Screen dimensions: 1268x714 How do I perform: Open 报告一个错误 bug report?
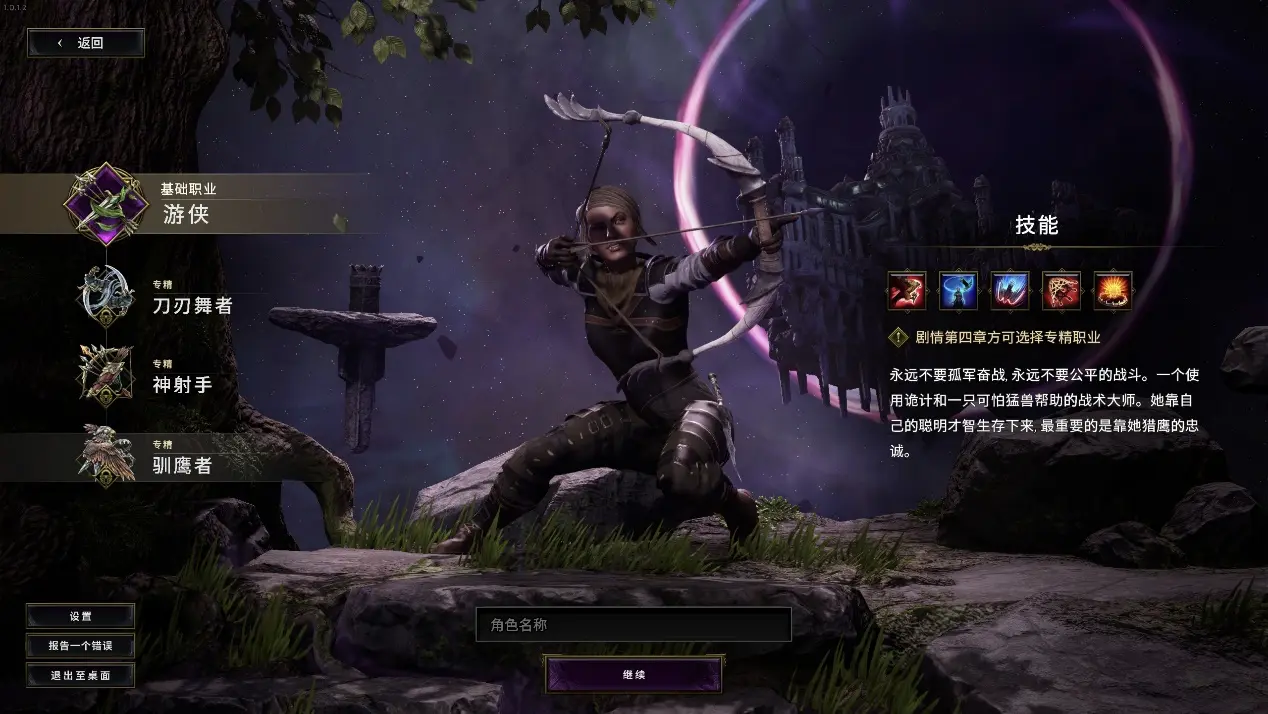(80, 646)
